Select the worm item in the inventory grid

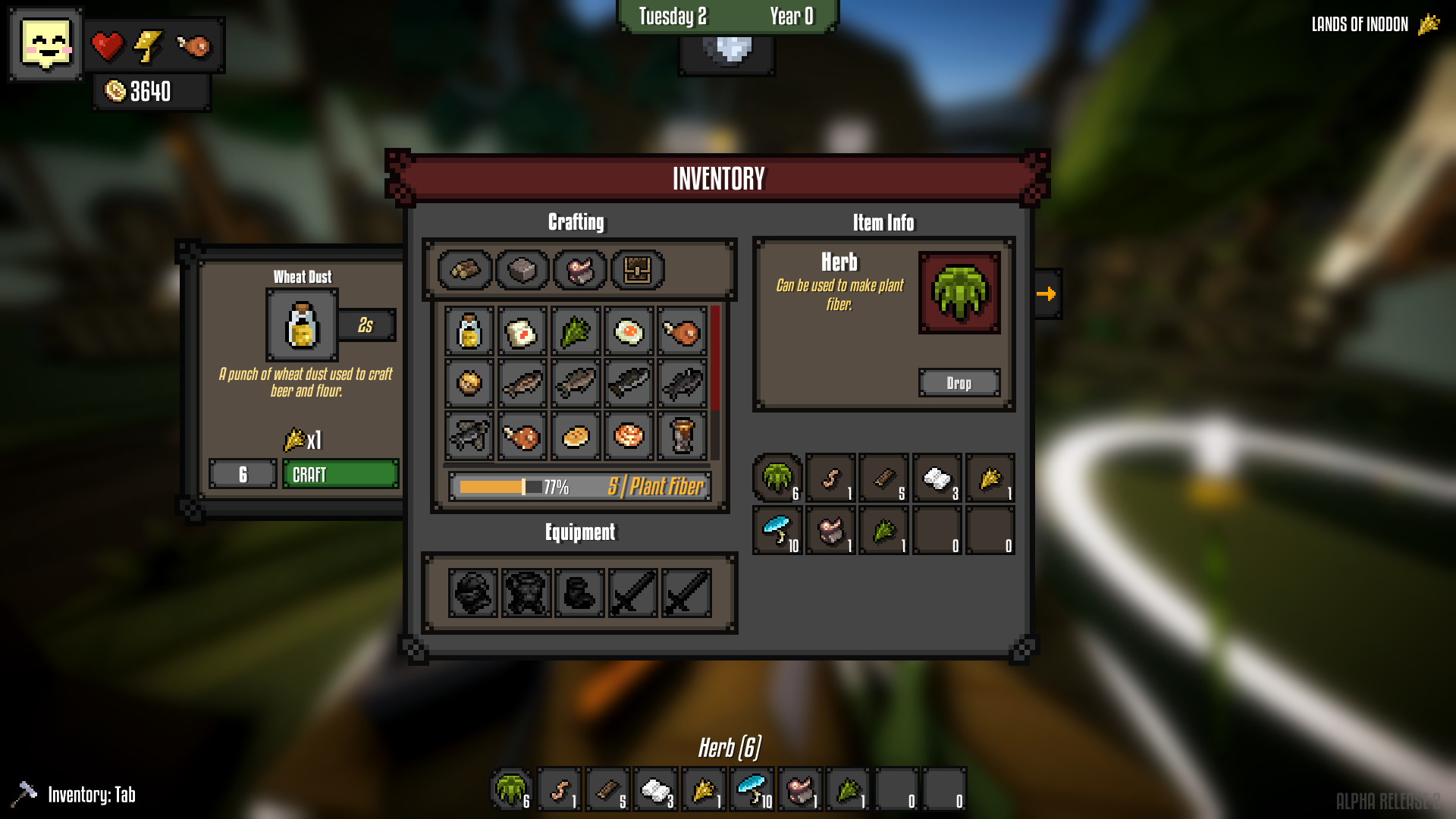tap(830, 478)
